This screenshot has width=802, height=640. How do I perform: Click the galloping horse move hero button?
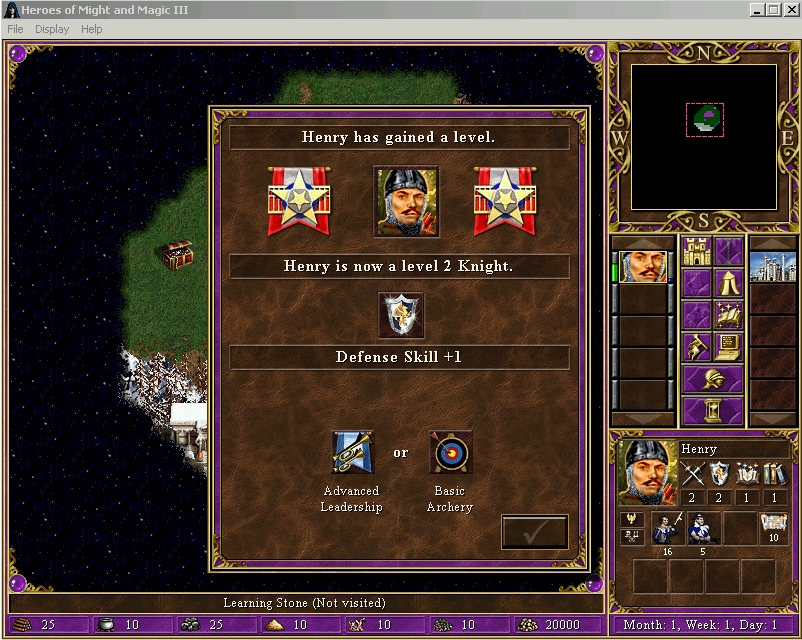coord(696,346)
